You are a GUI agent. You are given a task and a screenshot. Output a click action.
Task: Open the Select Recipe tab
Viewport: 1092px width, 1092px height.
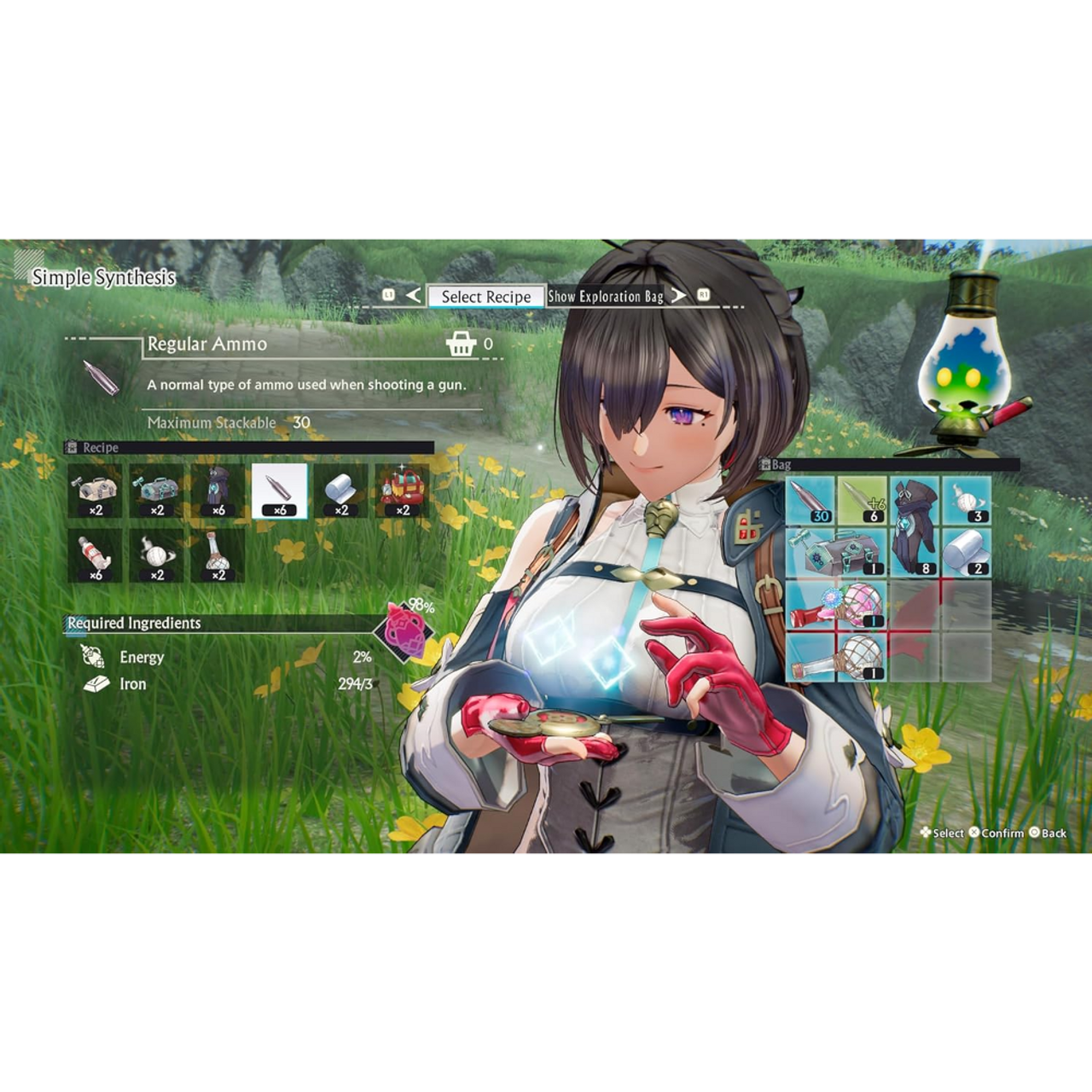click(485, 297)
